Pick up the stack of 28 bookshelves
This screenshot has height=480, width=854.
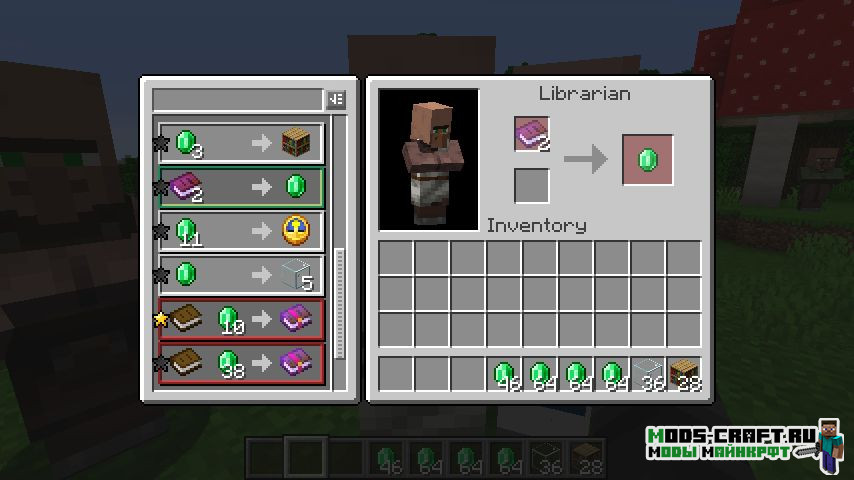click(x=684, y=375)
